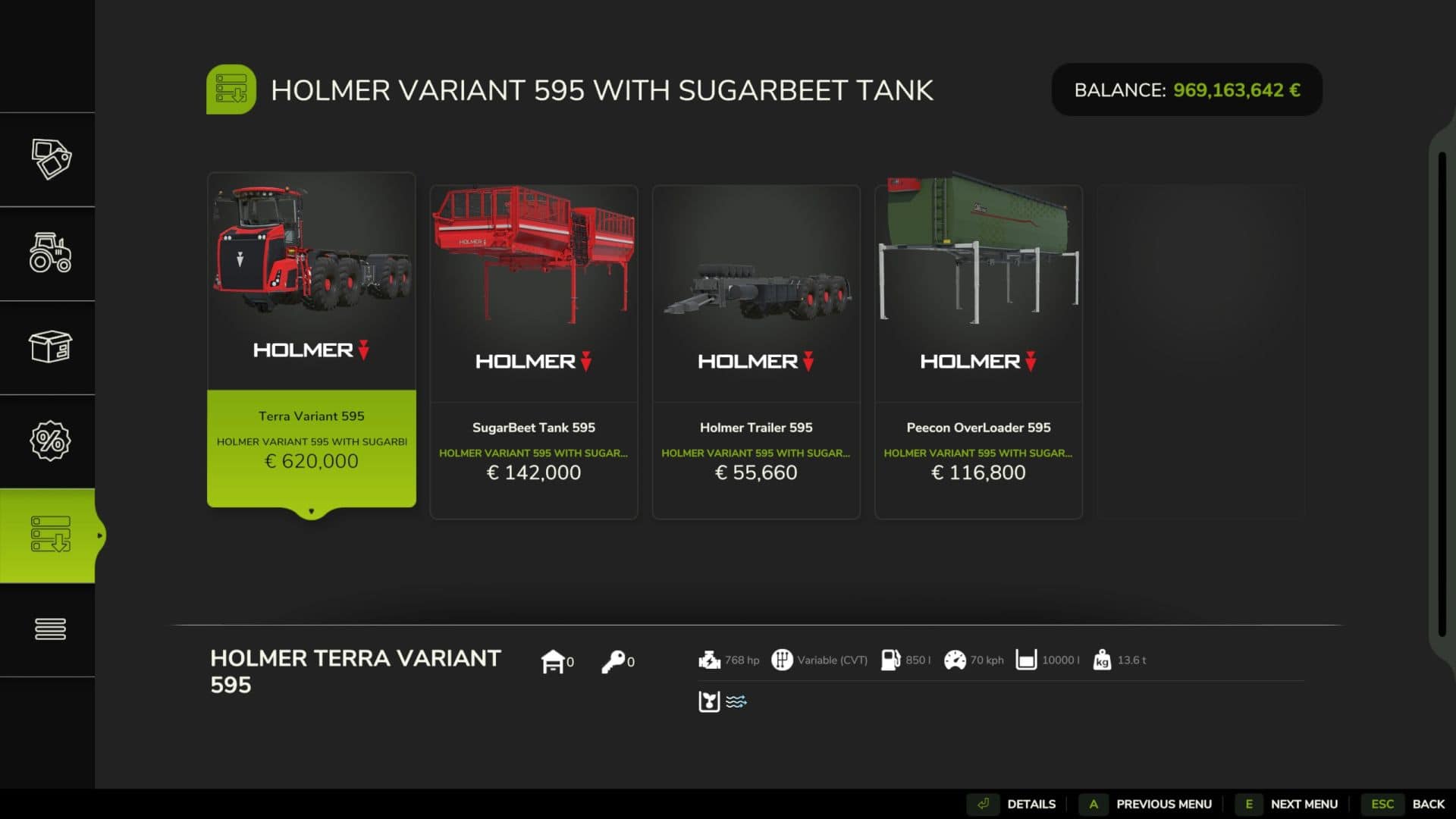Switch to the tractor vehicles category
Screen dimensions: 1456x819
50,253
